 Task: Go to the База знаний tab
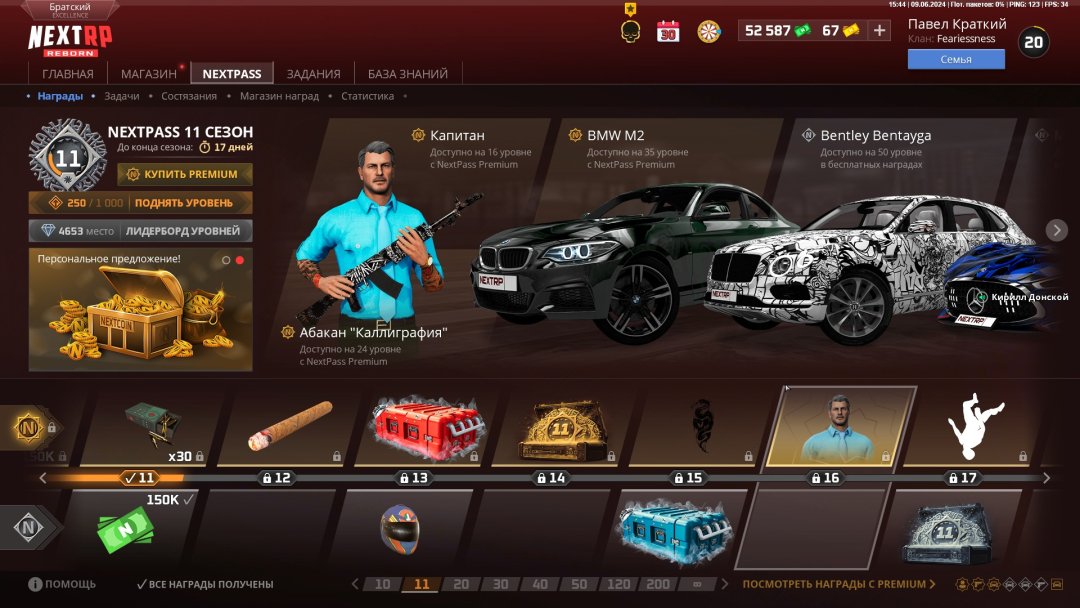point(408,74)
